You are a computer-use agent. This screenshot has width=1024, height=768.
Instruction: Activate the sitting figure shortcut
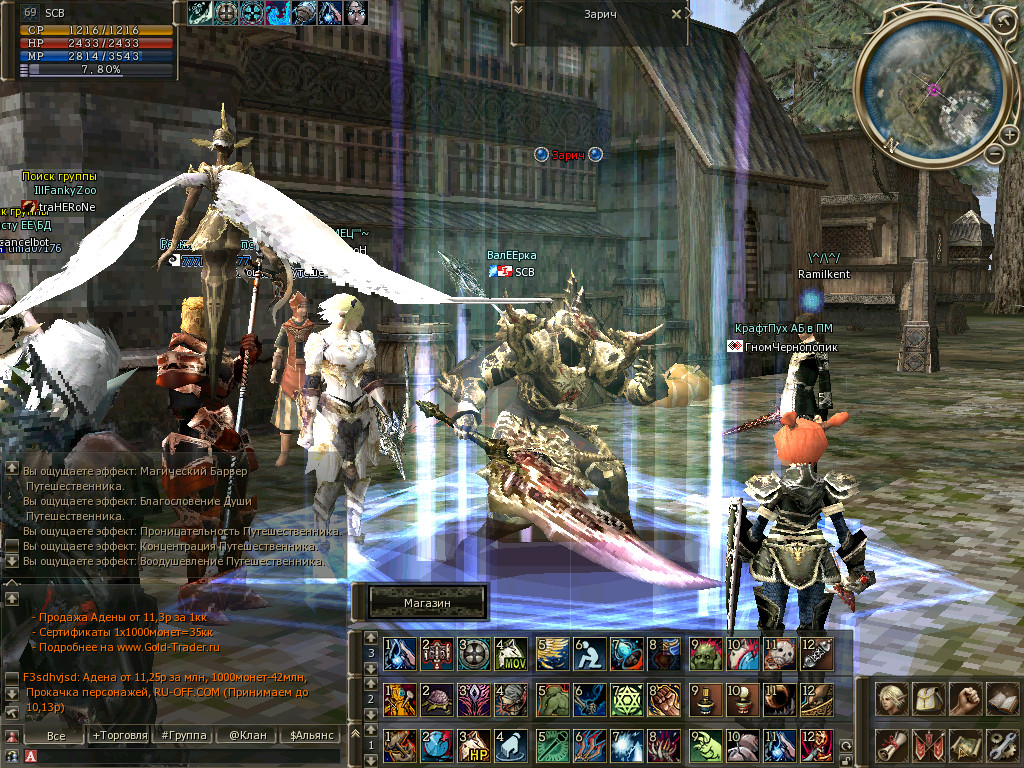(588, 653)
